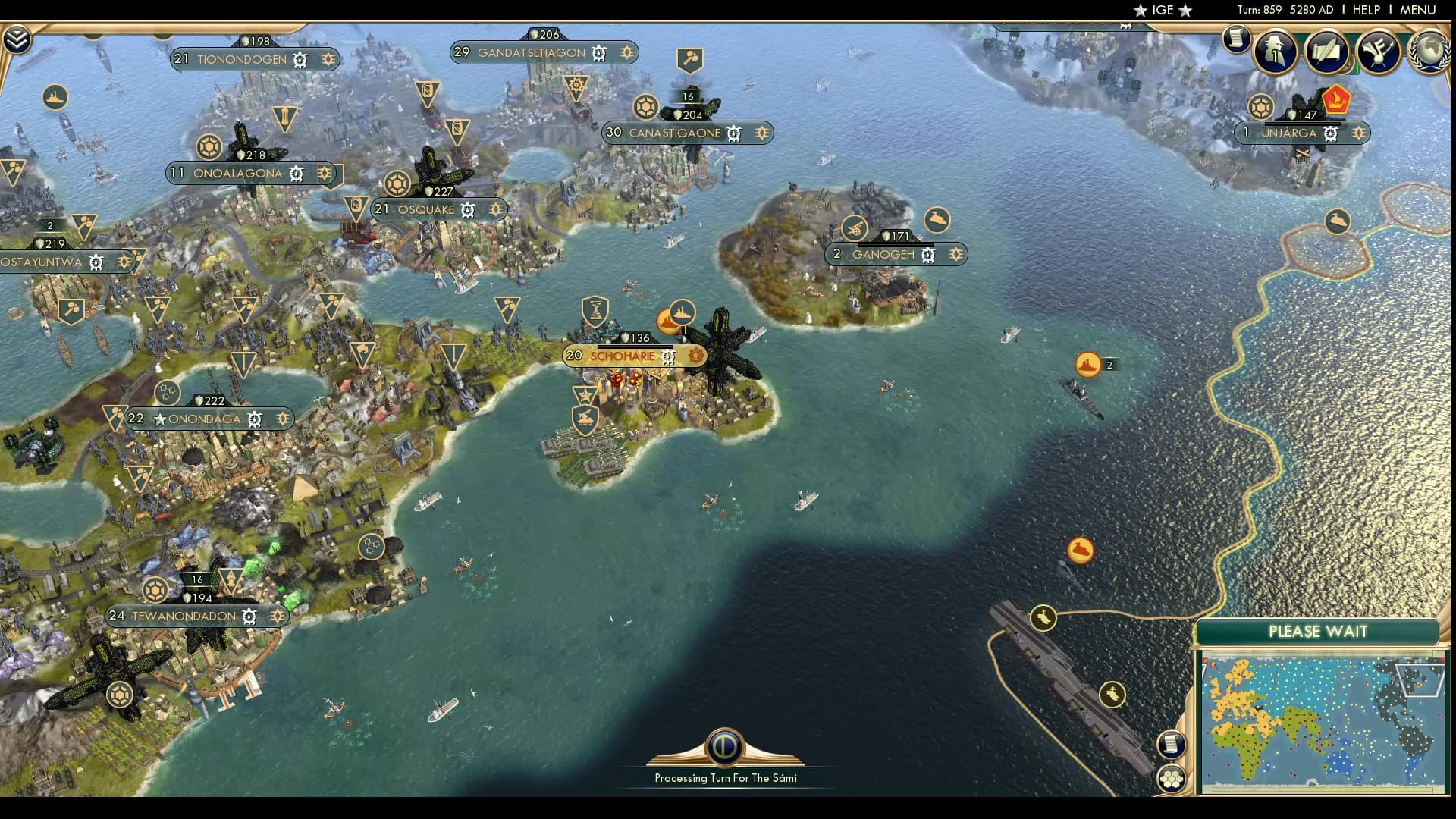Expand Onondaga's city banner options
This screenshot has height=819, width=1456.
pos(283,418)
